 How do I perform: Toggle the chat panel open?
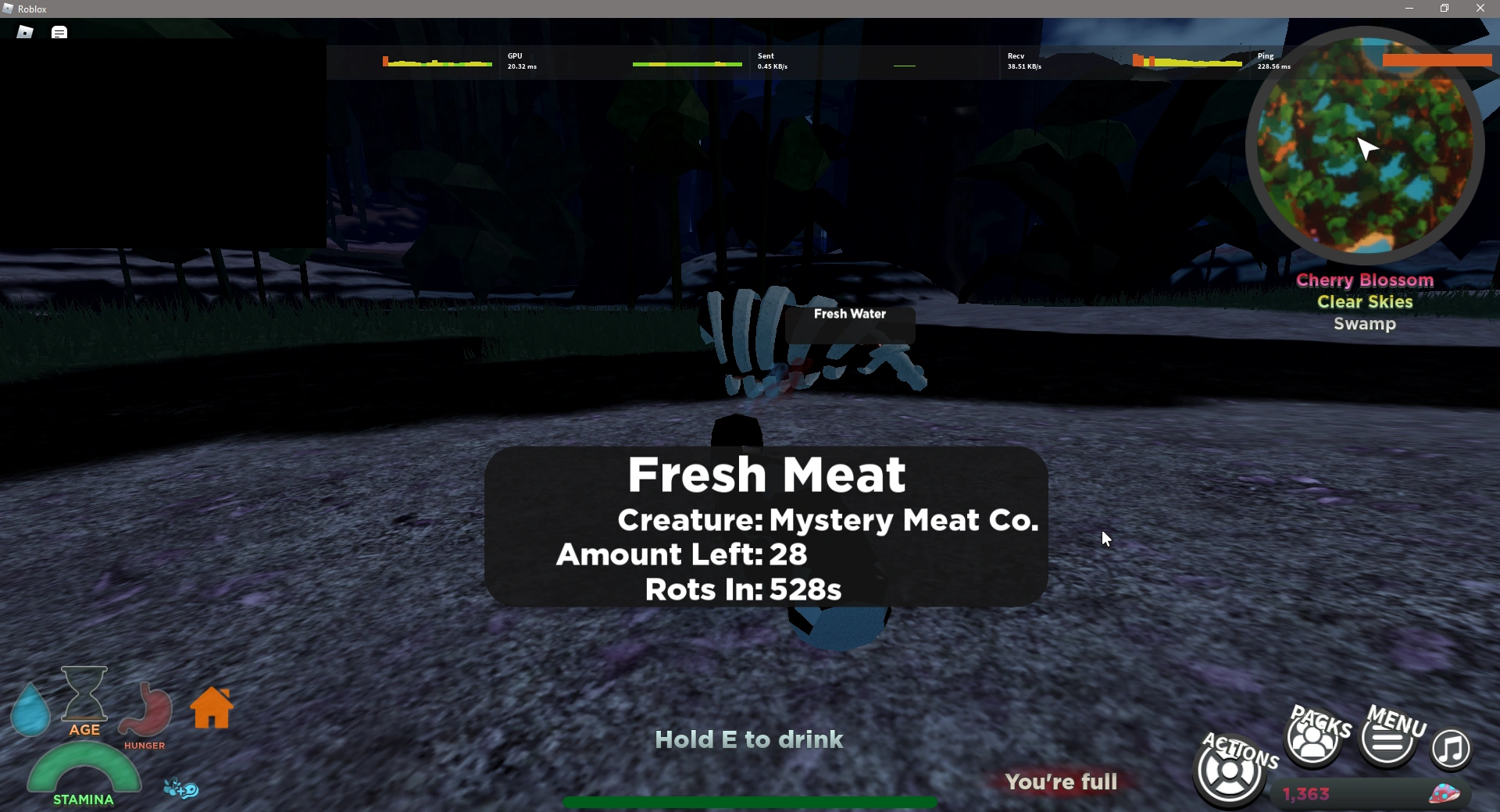[x=59, y=31]
